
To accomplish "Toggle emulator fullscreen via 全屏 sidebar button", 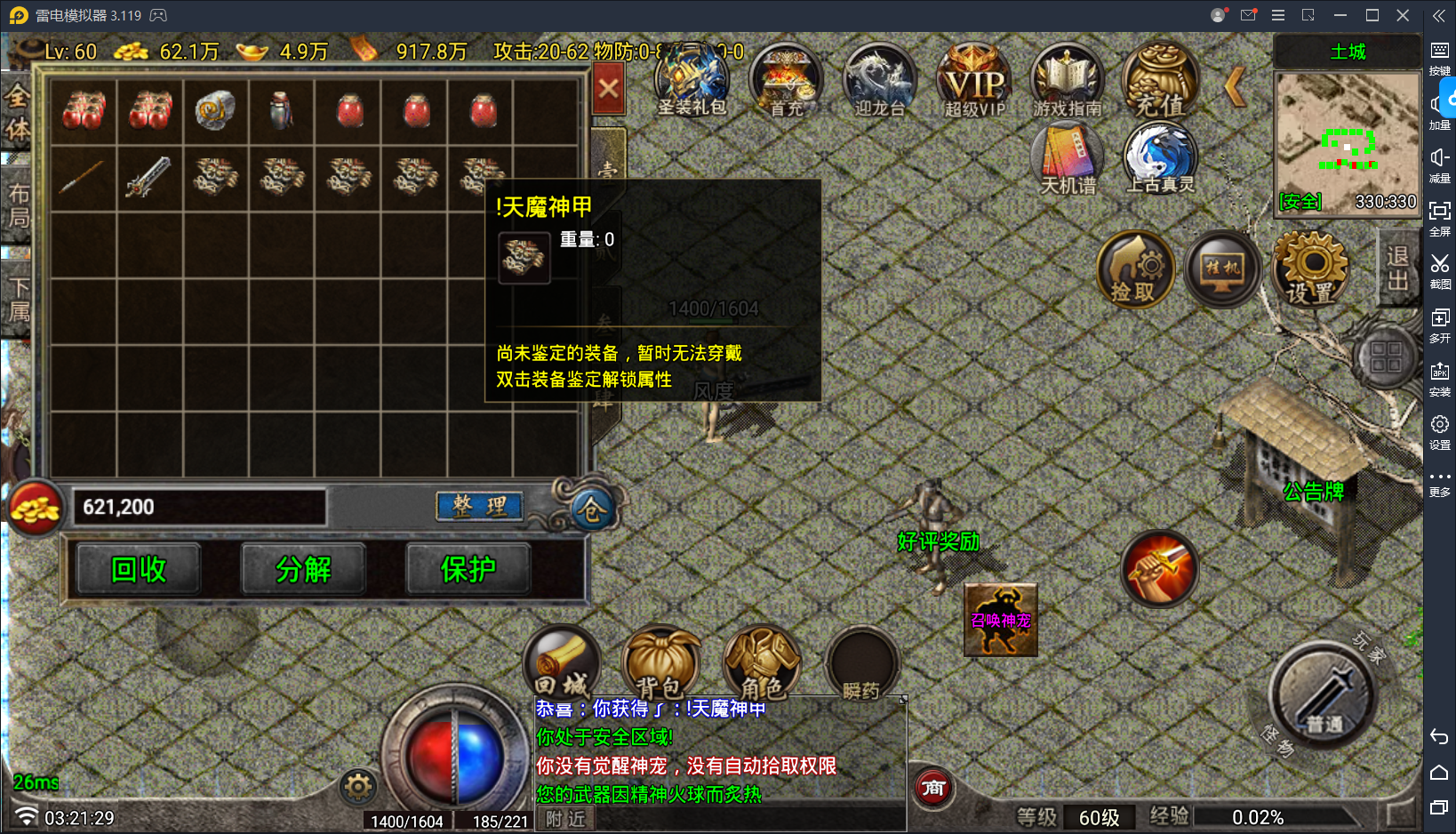I will point(1442,216).
